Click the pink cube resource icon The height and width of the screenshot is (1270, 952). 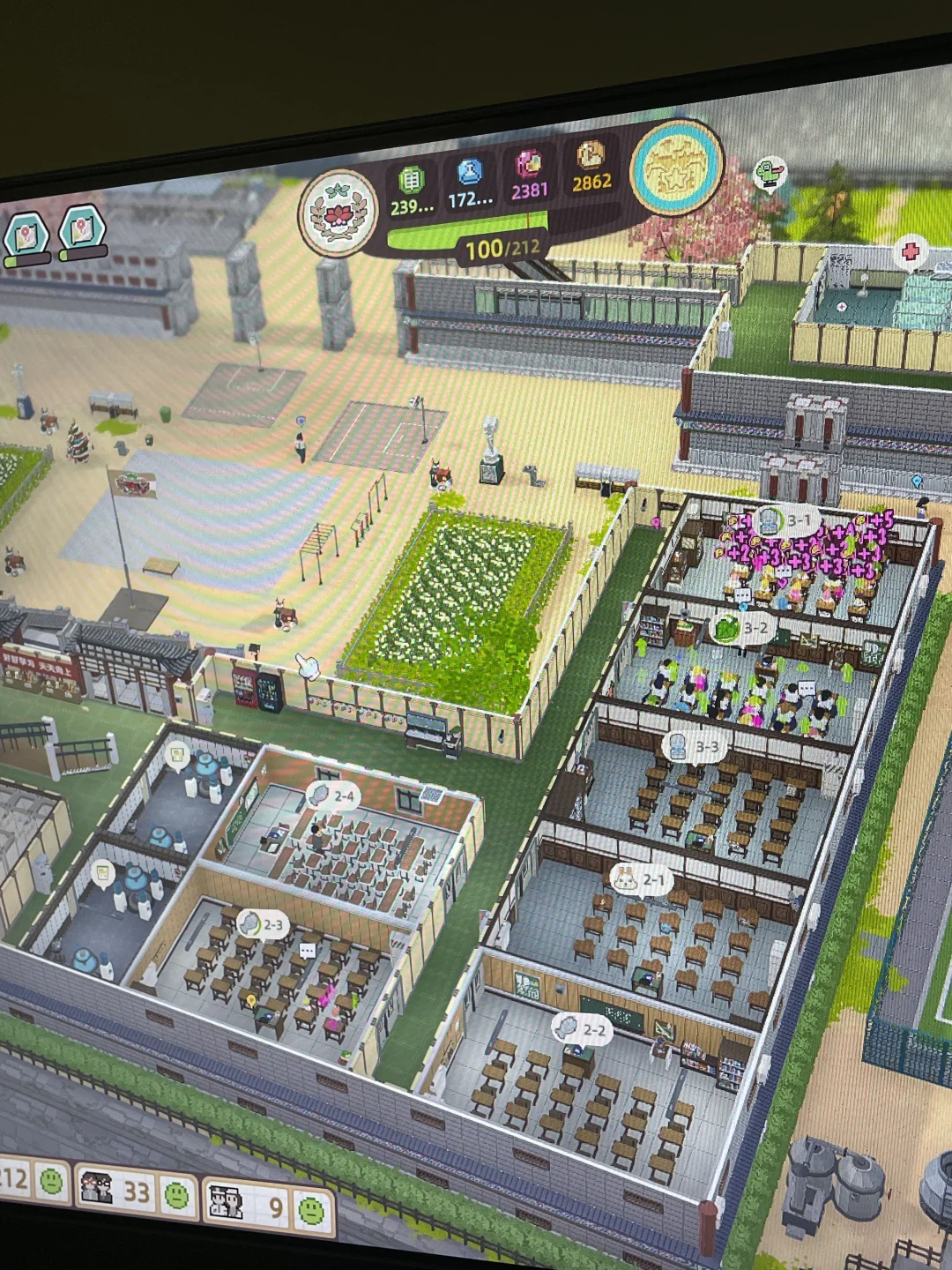[x=529, y=164]
